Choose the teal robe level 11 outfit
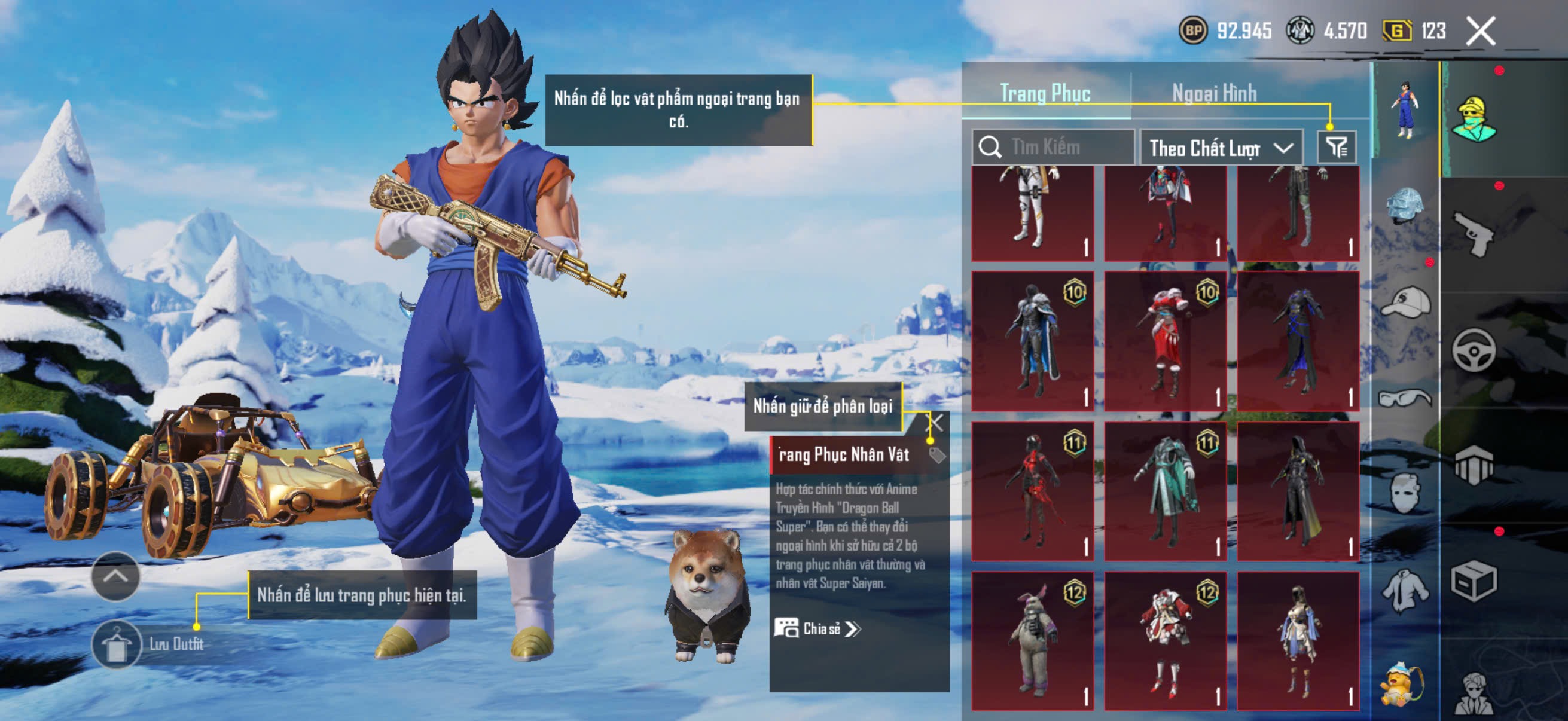The image size is (1568, 721). pos(1165,490)
